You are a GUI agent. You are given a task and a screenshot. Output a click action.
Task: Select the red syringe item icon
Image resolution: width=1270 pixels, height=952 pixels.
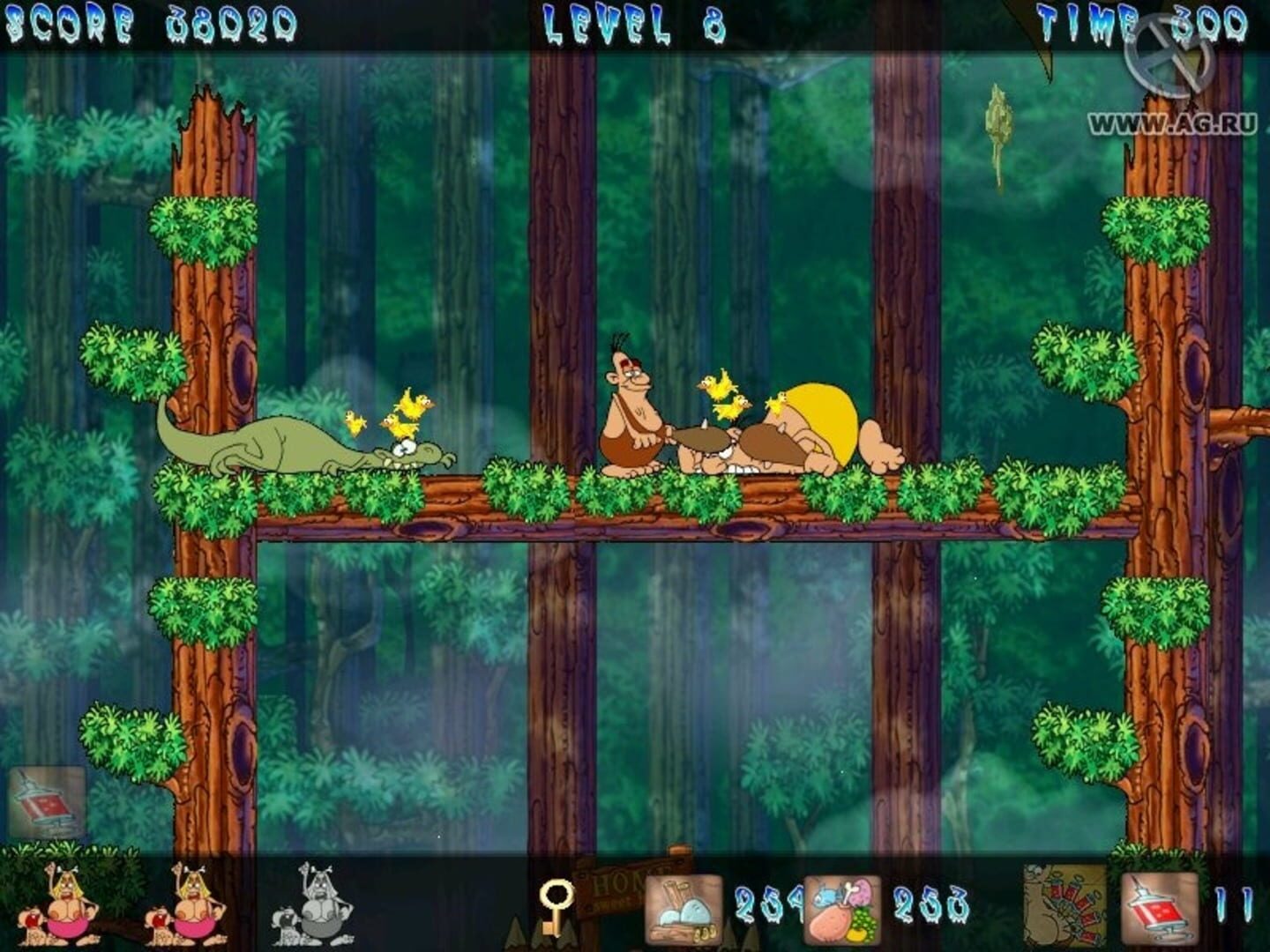1162,908
